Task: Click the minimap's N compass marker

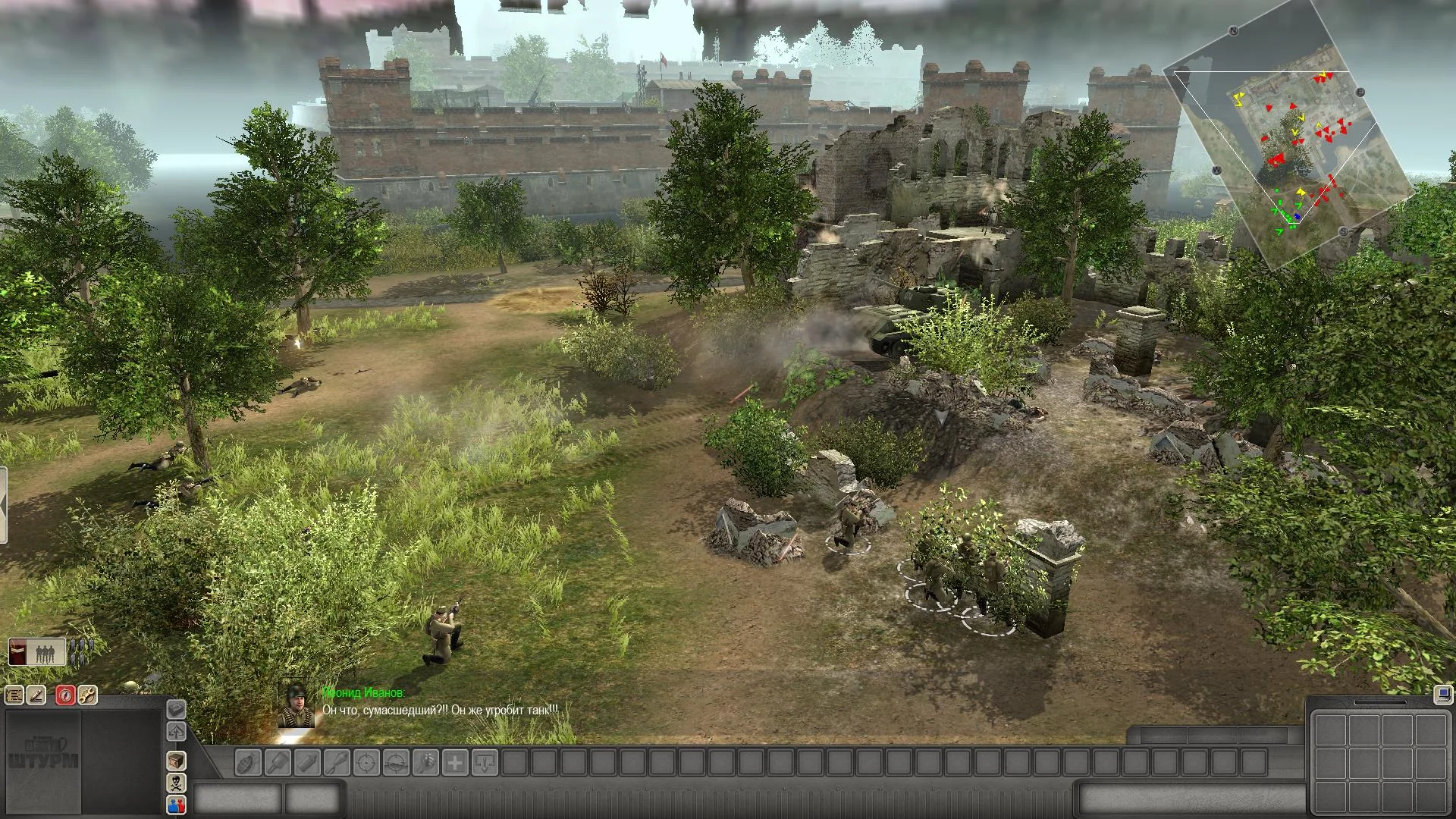Action: tap(1234, 31)
